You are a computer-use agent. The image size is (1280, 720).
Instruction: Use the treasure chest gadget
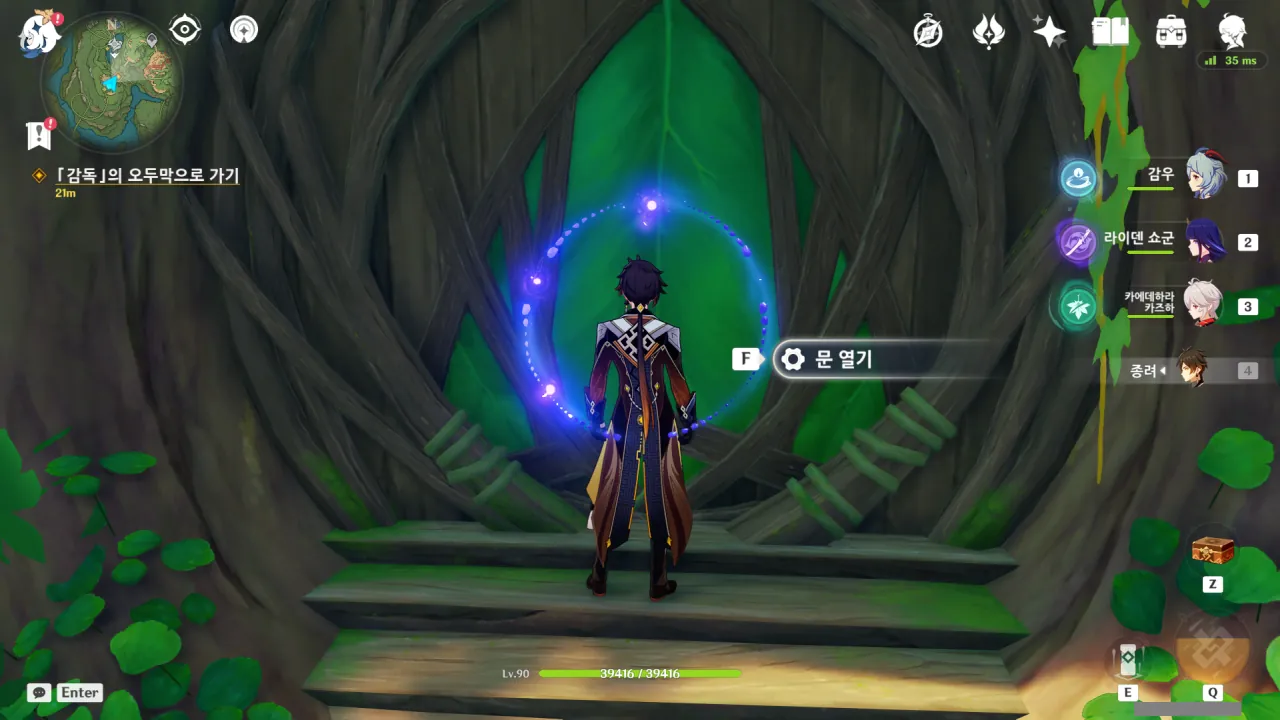click(1212, 549)
